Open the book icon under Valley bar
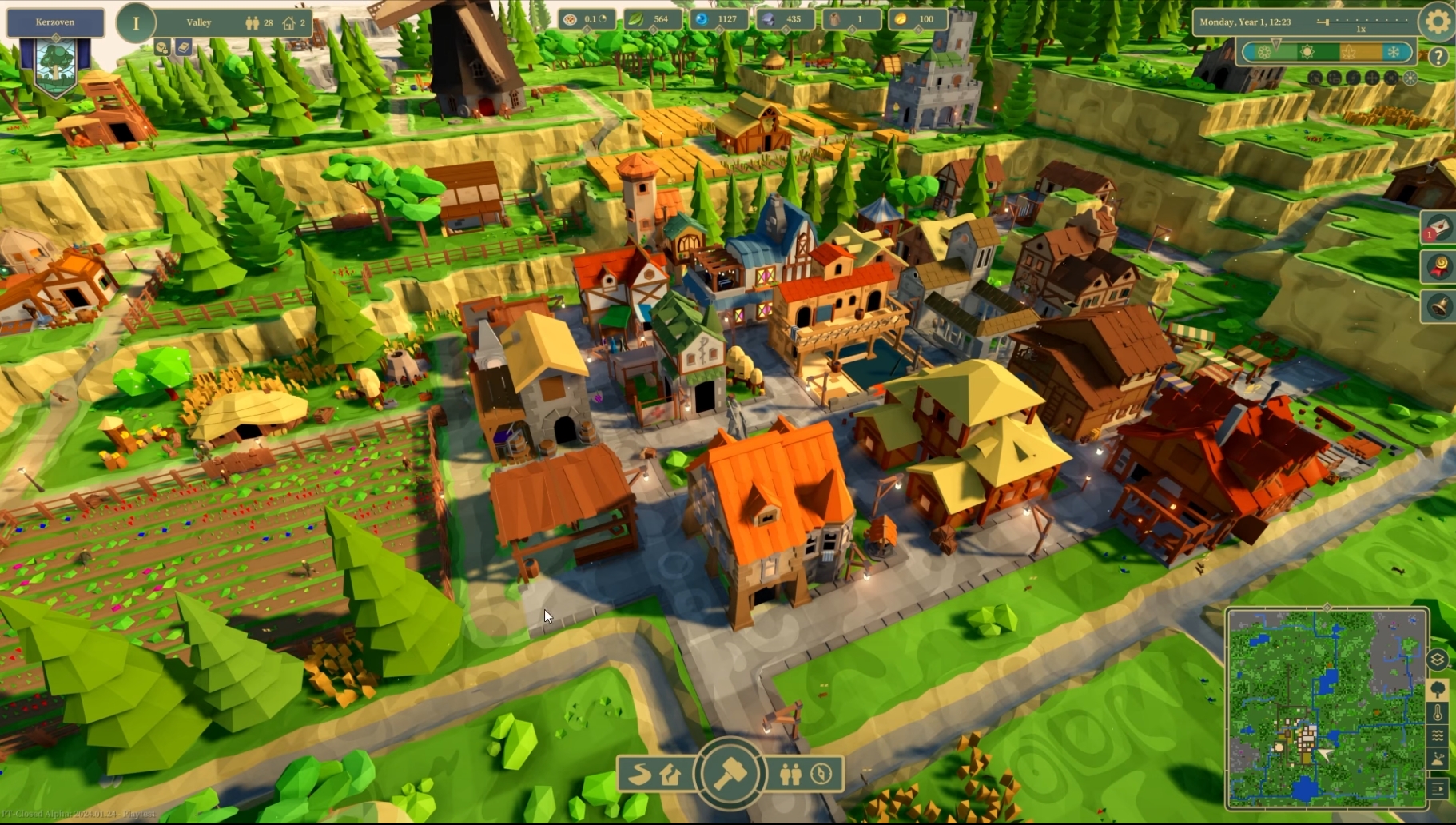This screenshot has width=1456, height=825. 184,48
